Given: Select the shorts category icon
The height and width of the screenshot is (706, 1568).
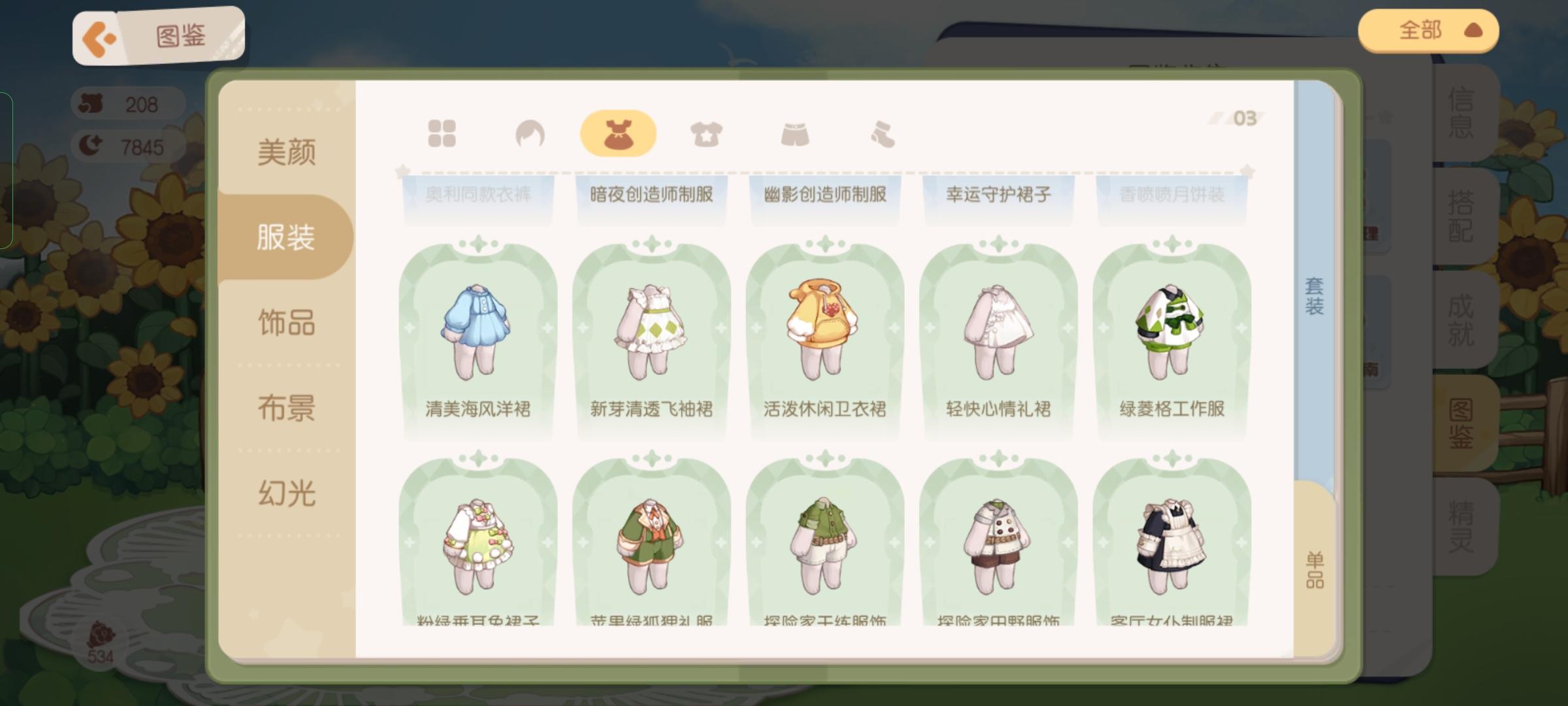Looking at the screenshot, I should coord(794,132).
